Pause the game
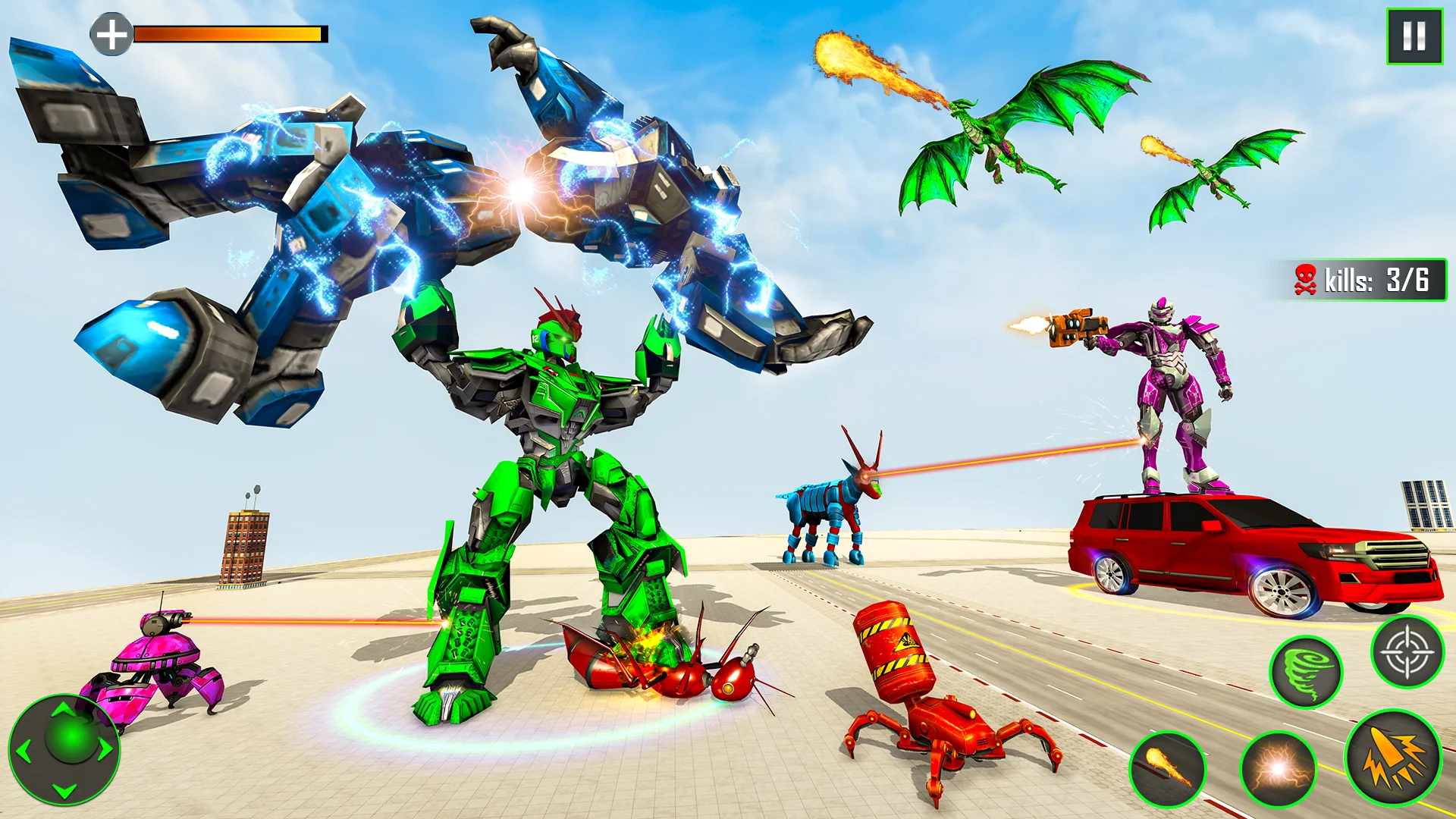The height and width of the screenshot is (819, 1456). (1414, 36)
